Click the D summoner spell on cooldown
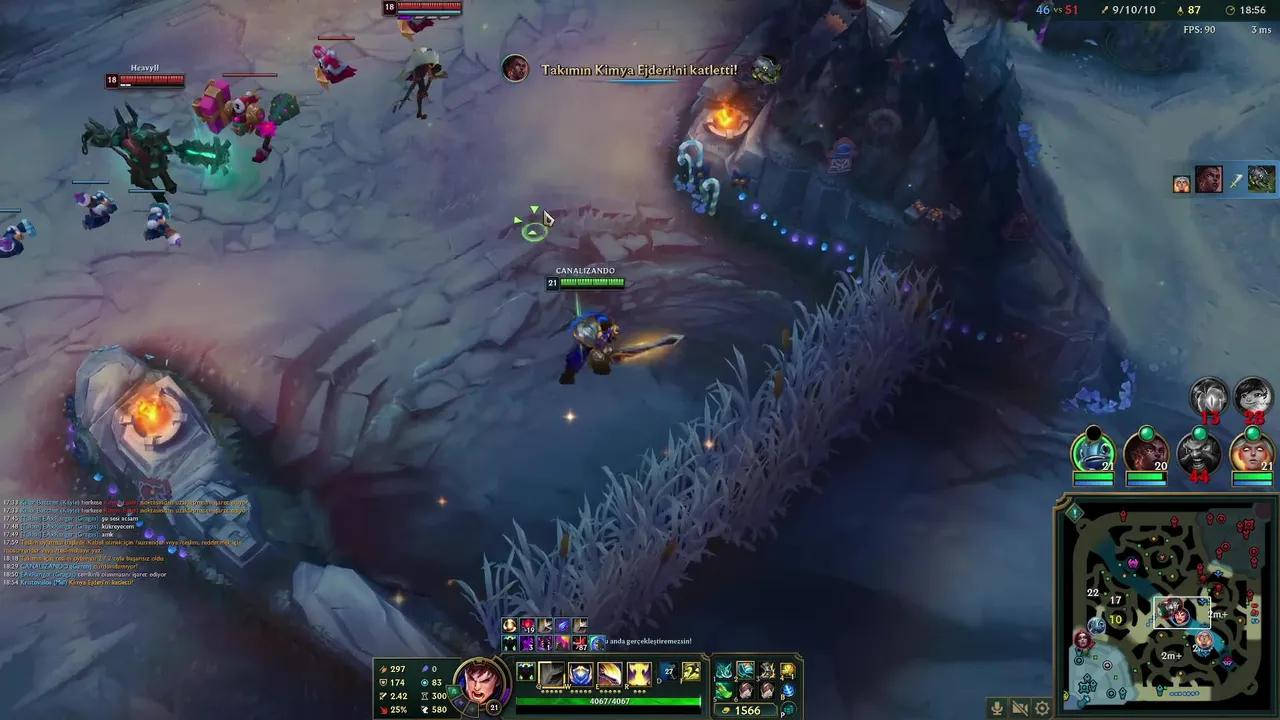 pos(668,672)
